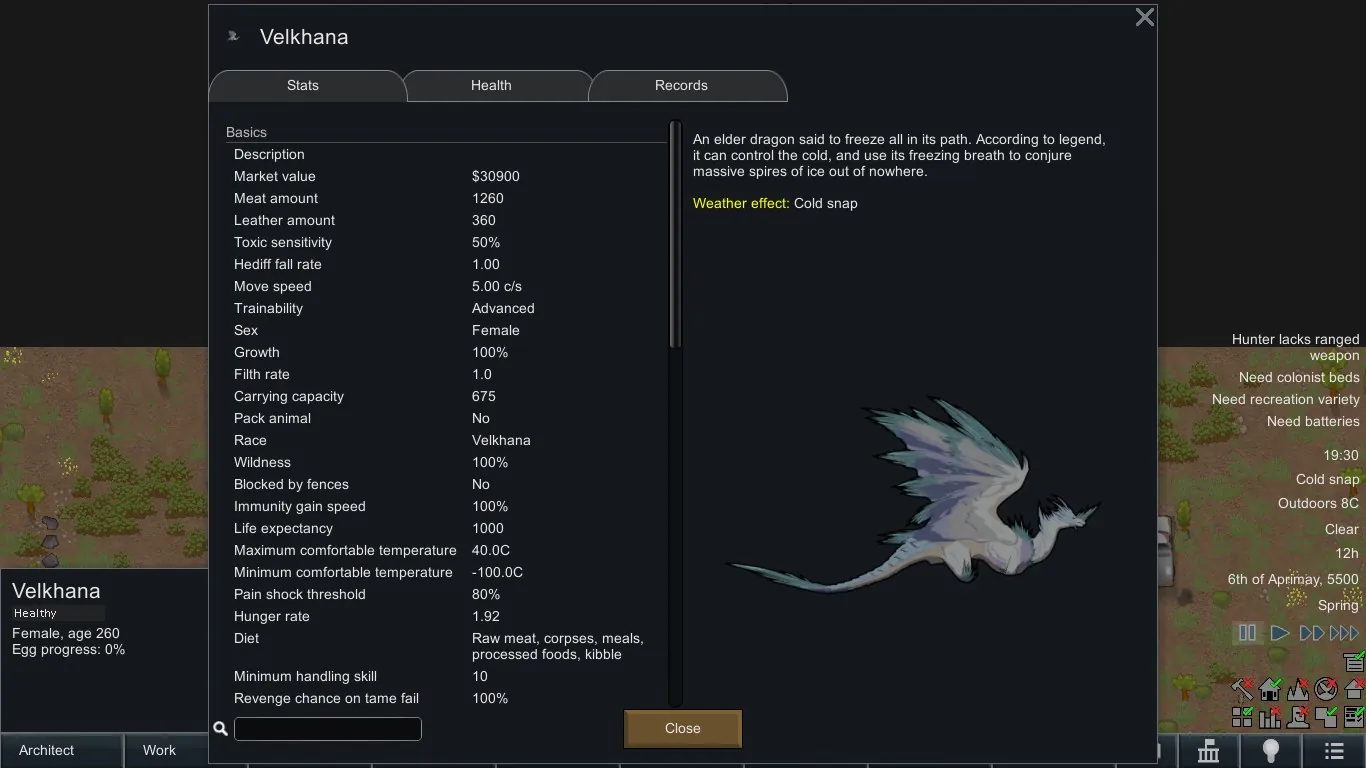The height and width of the screenshot is (768, 1366).
Task: Open the main menu list icon
Action: (1333, 751)
